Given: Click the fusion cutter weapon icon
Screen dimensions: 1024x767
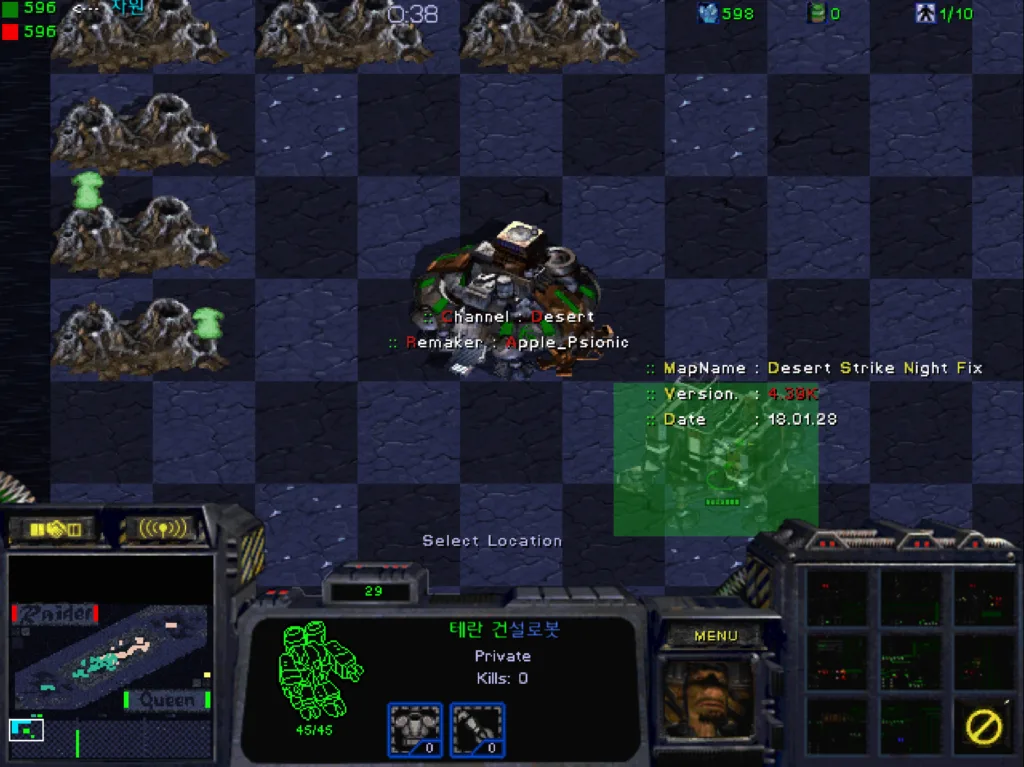Looking at the screenshot, I should [477, 729].
